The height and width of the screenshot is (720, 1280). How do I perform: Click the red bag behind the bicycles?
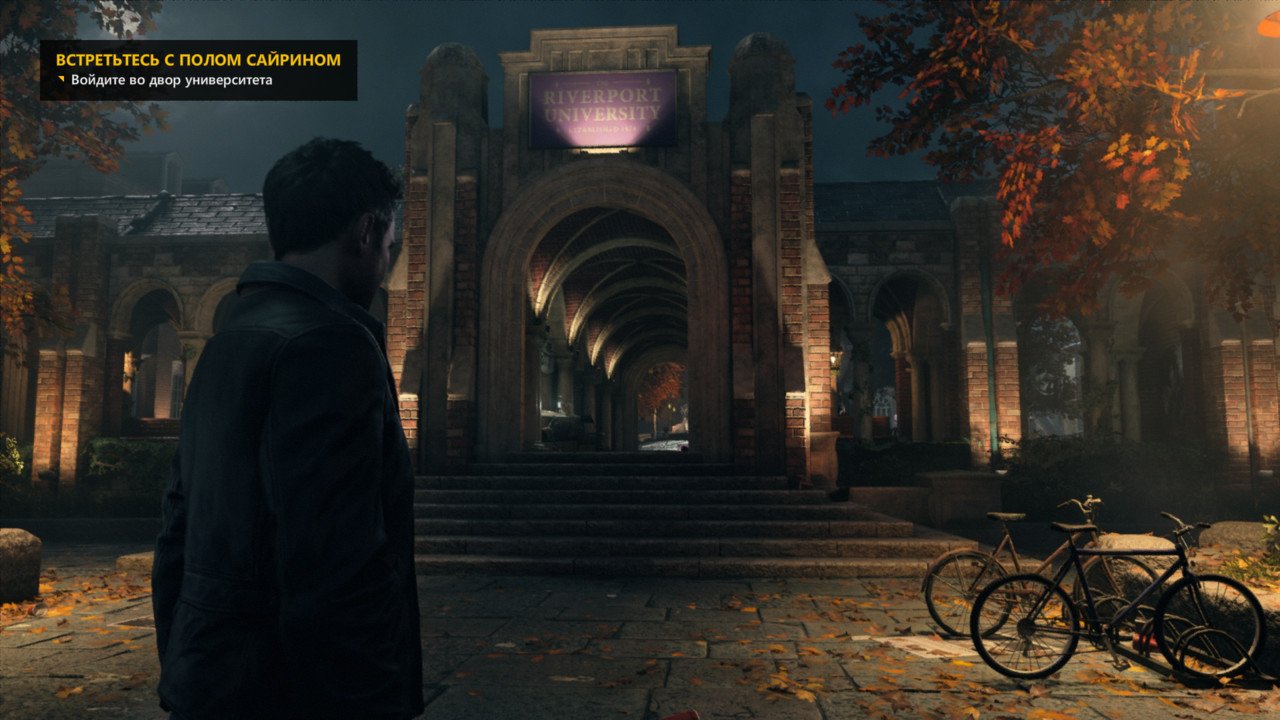point(1146,640)
